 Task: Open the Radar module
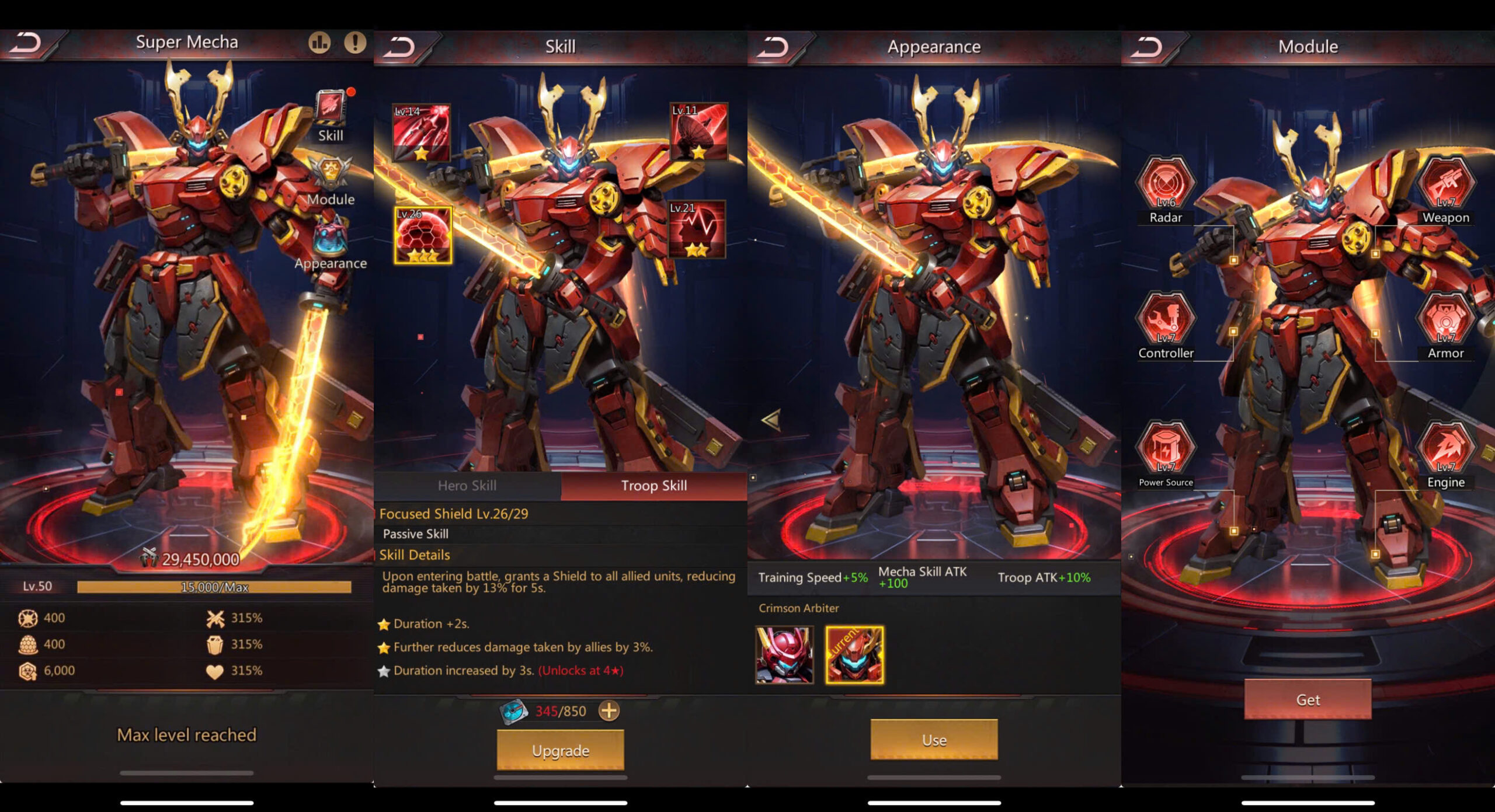(x=1166, y=183)
